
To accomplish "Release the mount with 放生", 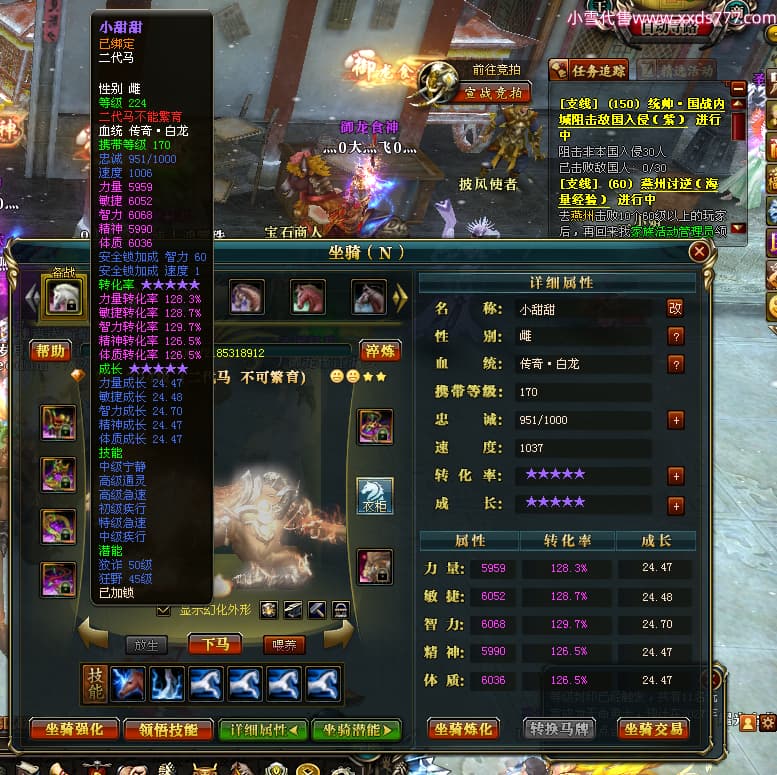I will tap(146, 645).
